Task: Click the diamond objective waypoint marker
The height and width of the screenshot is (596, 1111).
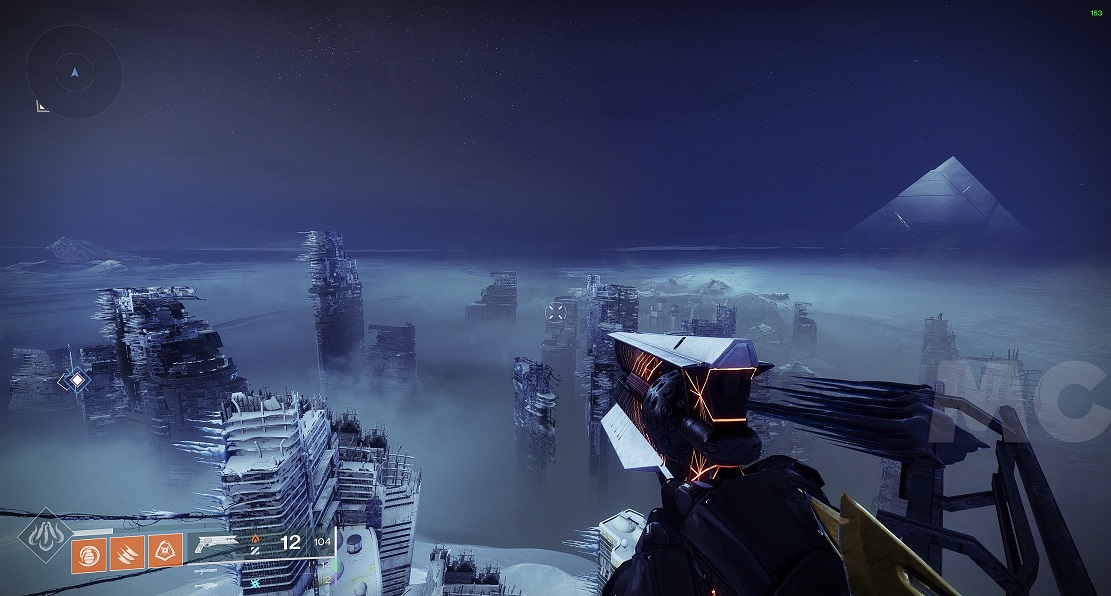Action: (76, 380)
